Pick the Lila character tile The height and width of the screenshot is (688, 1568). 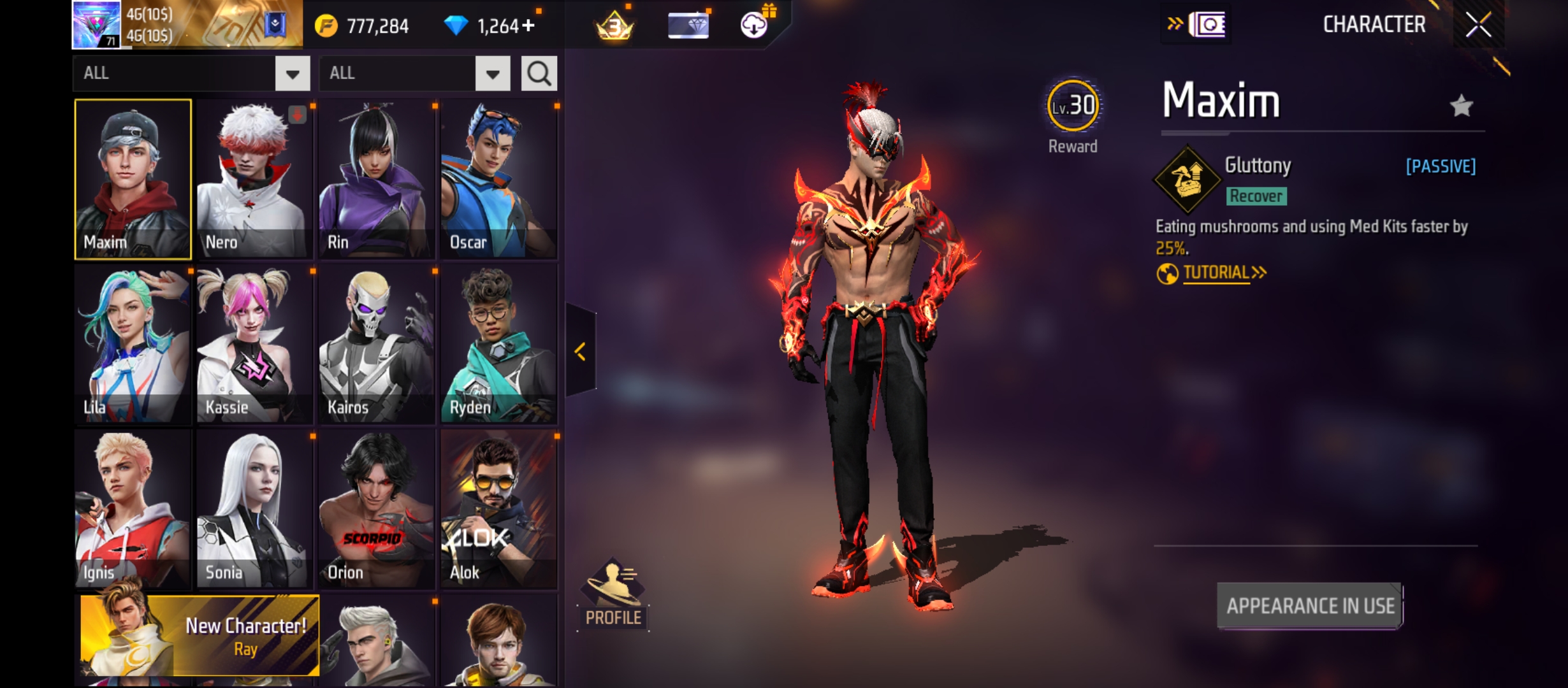[133, 344]
